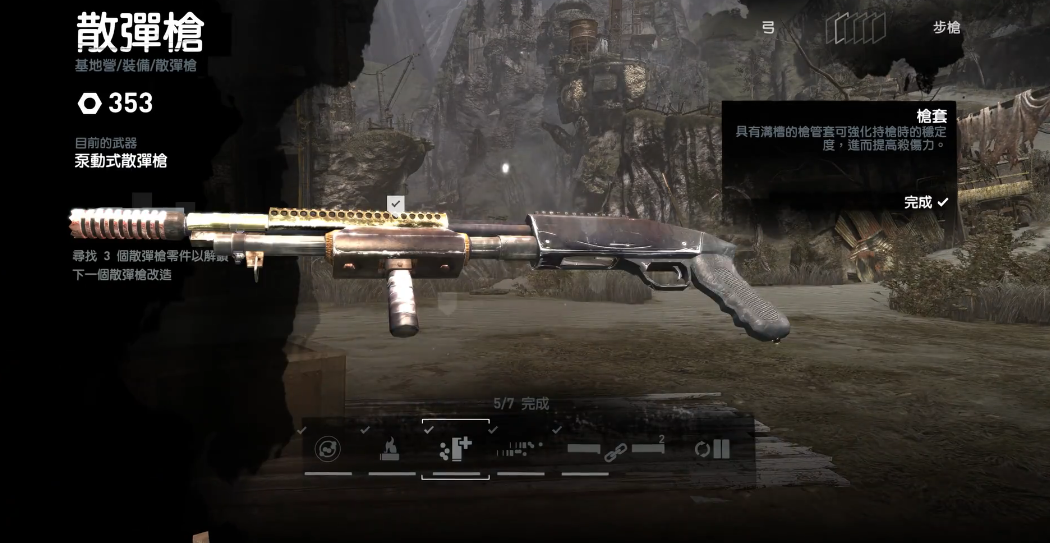Viewport: 1050px width, 543px height.
Task: Switch to the 步槍 (rifle) weapon tab
Action: click(946, 28)
